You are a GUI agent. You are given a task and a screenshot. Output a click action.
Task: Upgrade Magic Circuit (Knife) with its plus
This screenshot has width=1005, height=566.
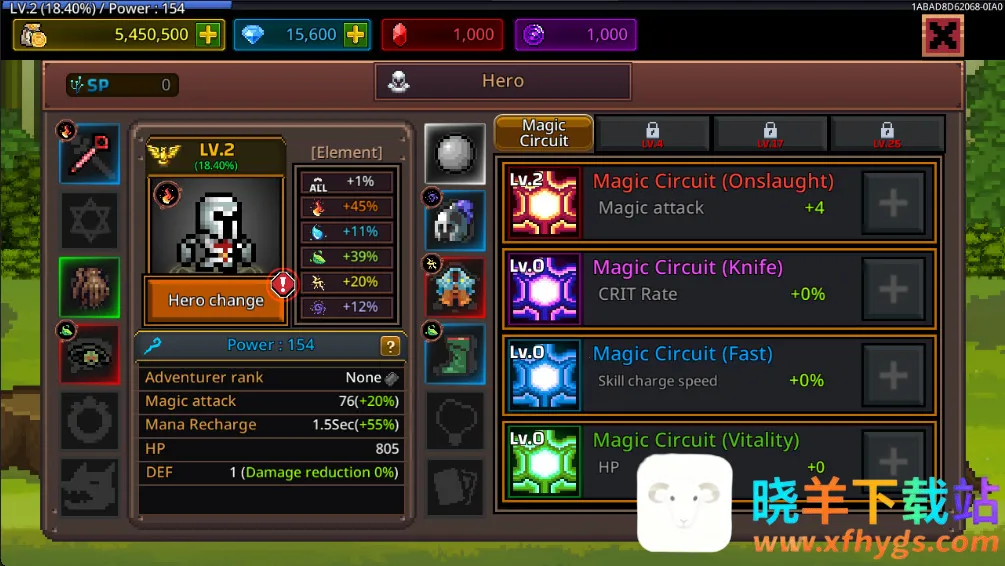[893, 290]
